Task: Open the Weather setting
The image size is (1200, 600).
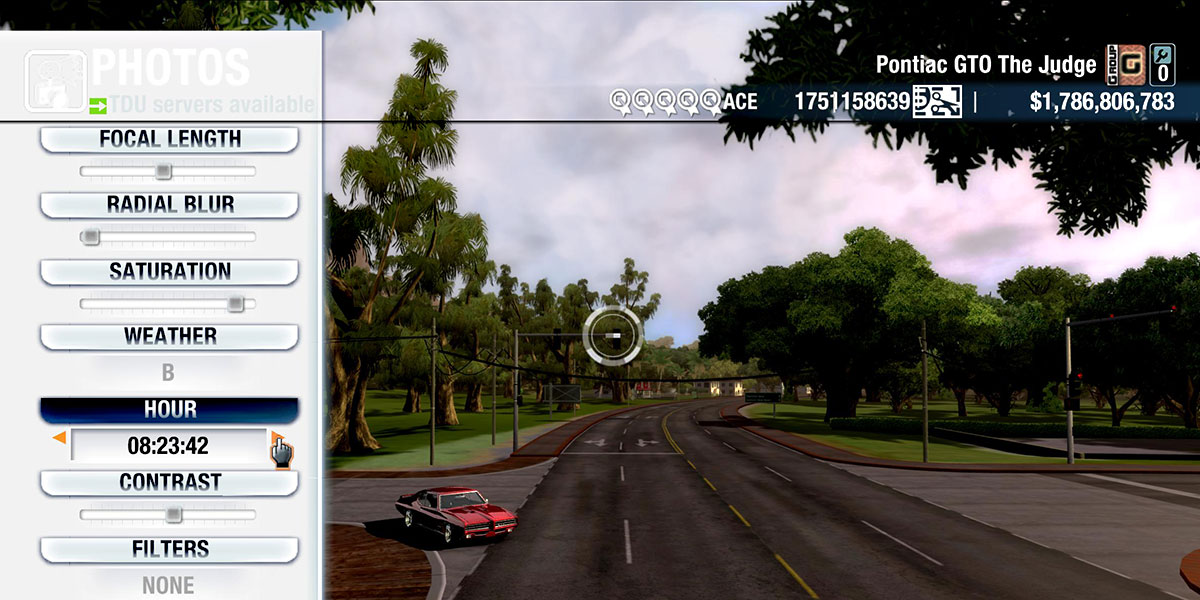Action: tap(169, 336)
